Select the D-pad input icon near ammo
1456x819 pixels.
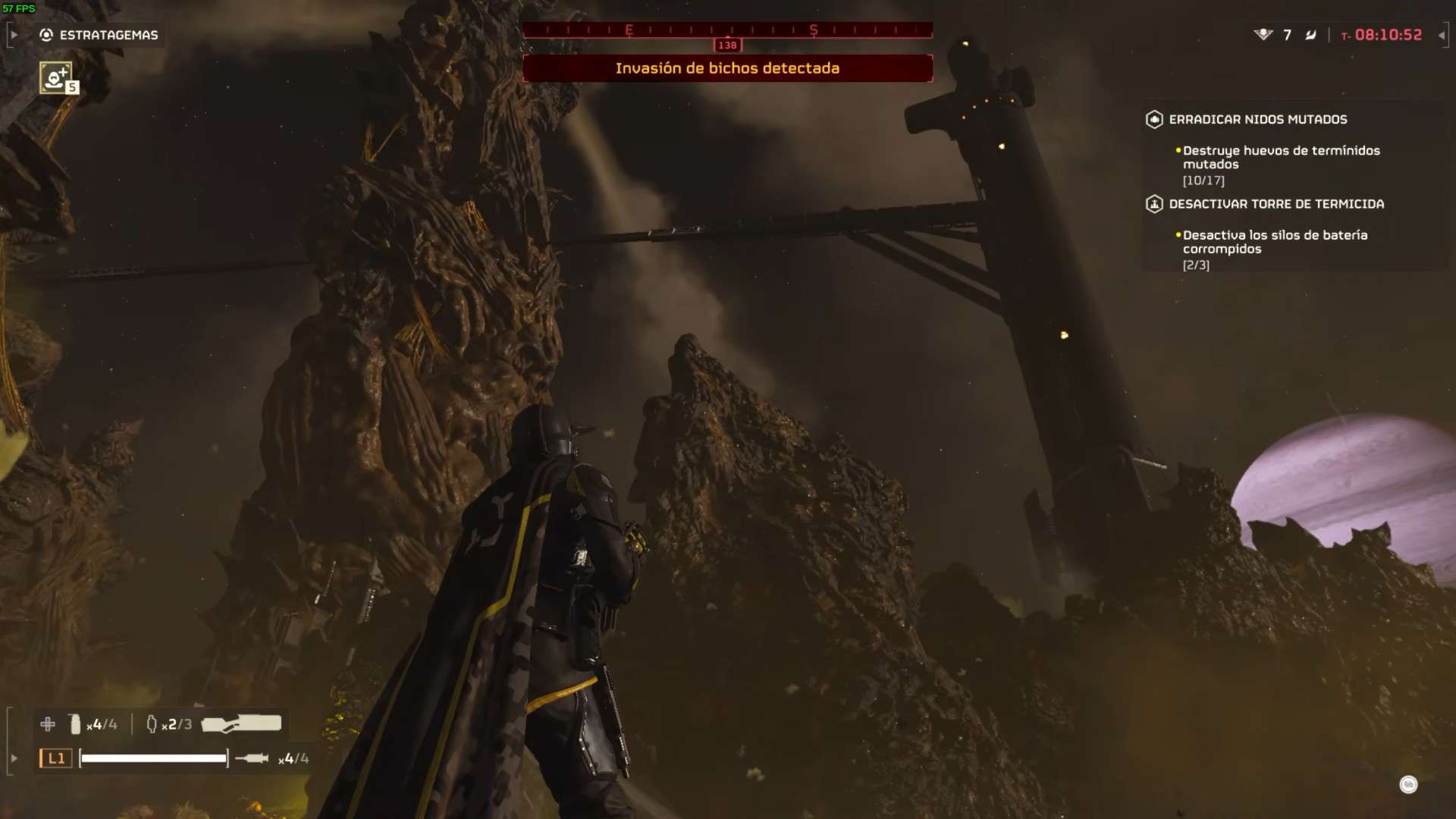tap(47, 724)
